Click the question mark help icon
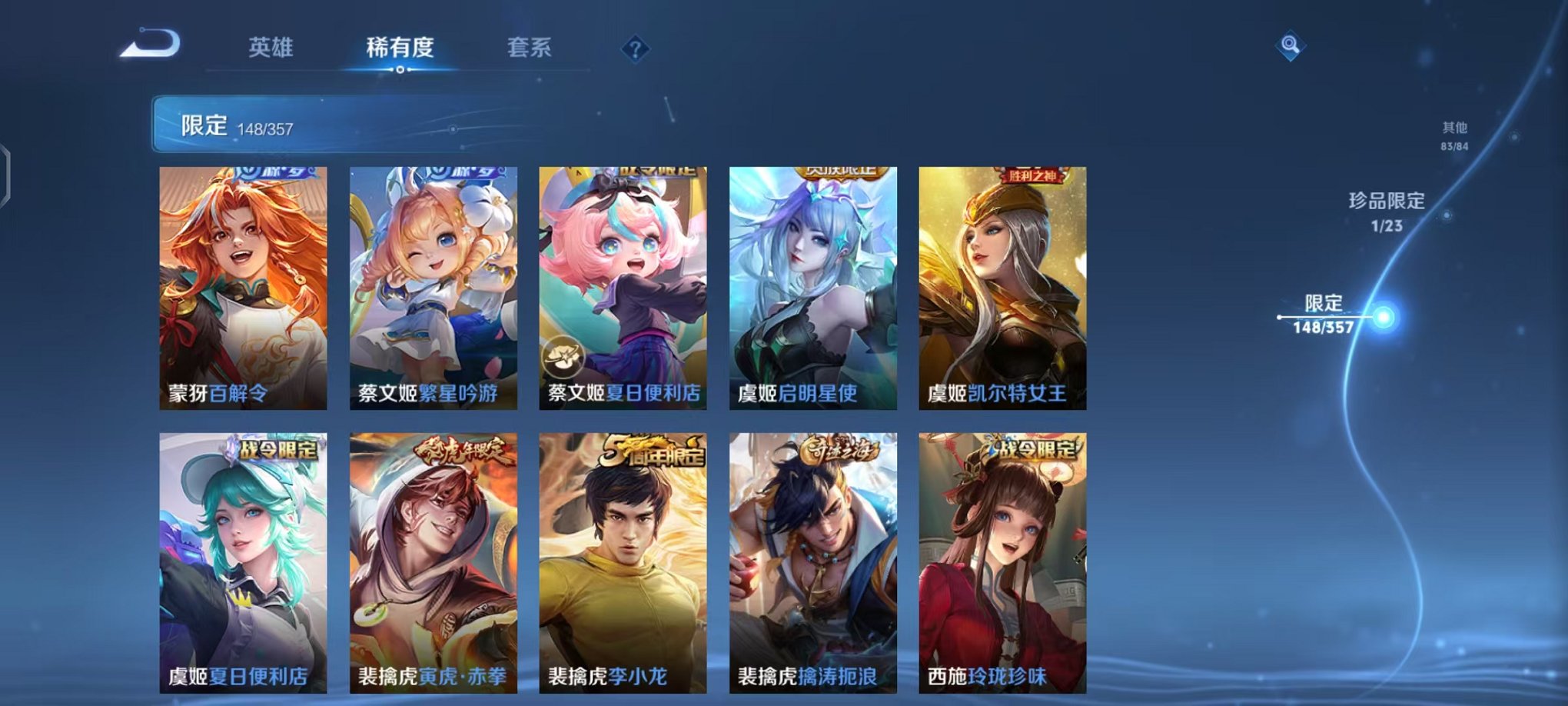Viewport: 1568px width, 706px height. tap(635, 49)
